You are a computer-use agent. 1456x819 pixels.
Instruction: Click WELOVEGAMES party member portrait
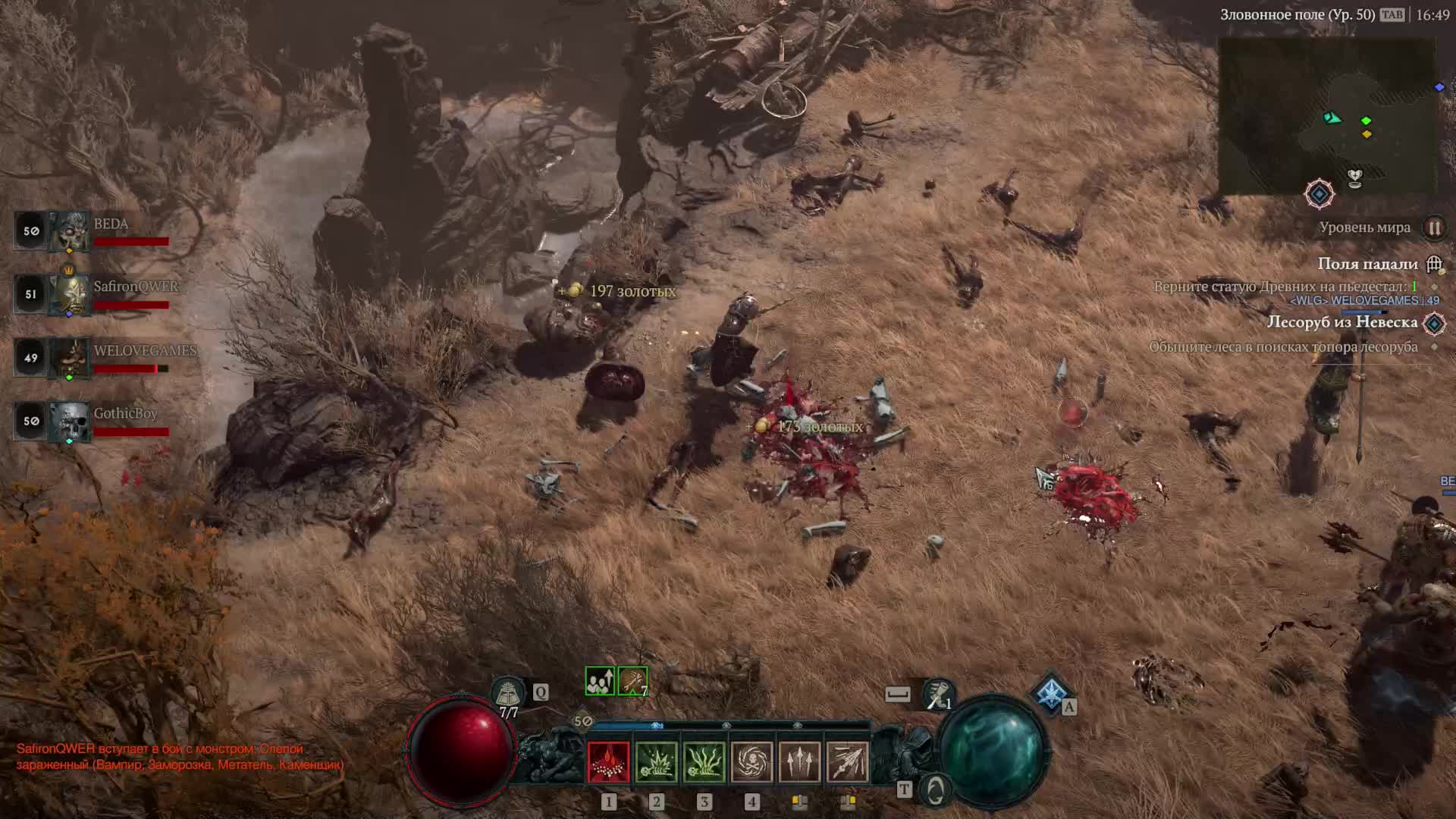70,357
